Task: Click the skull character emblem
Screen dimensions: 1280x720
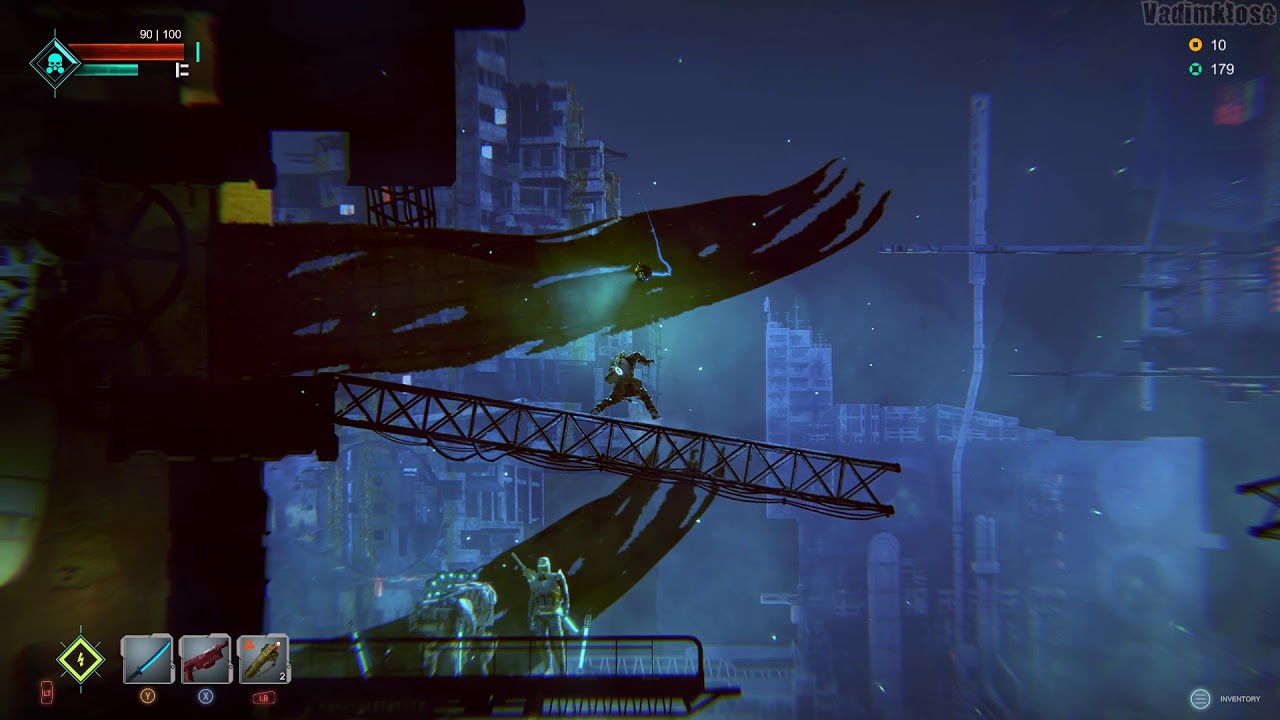Action: click(x=54, y=65)
